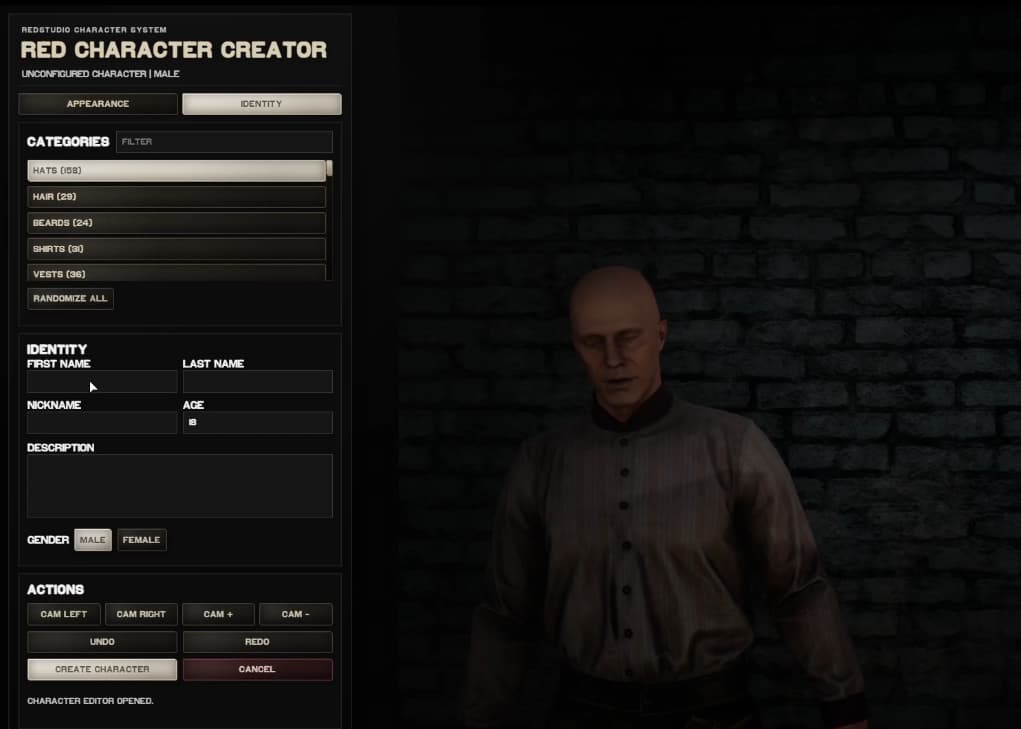The height and width of the screenshot is (729, 1021).
Task: Cancel character creation
Action: (x=257, y=669)
